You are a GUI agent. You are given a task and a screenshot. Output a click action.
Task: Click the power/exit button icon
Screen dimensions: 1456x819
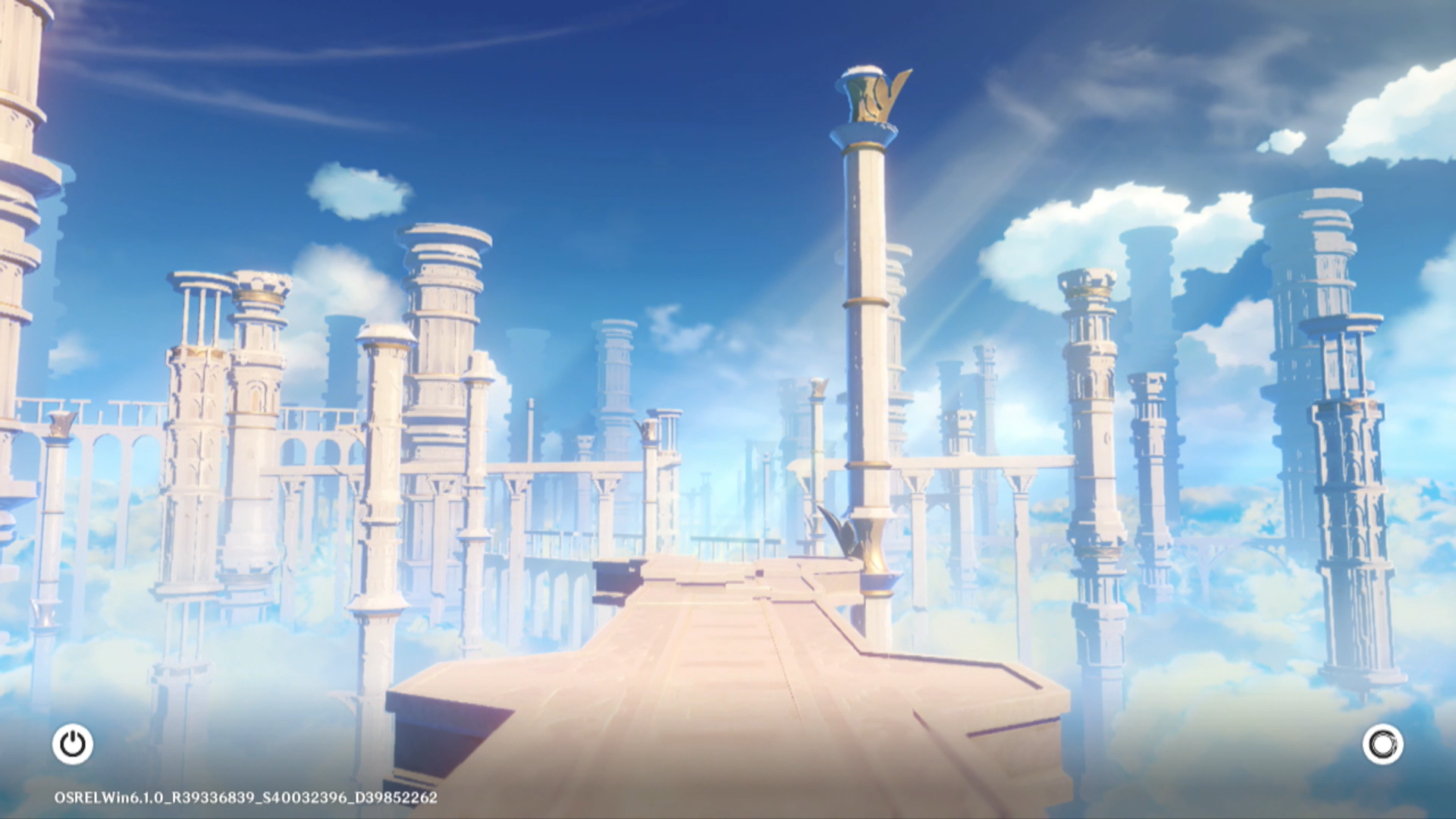[x=73, y=744]
